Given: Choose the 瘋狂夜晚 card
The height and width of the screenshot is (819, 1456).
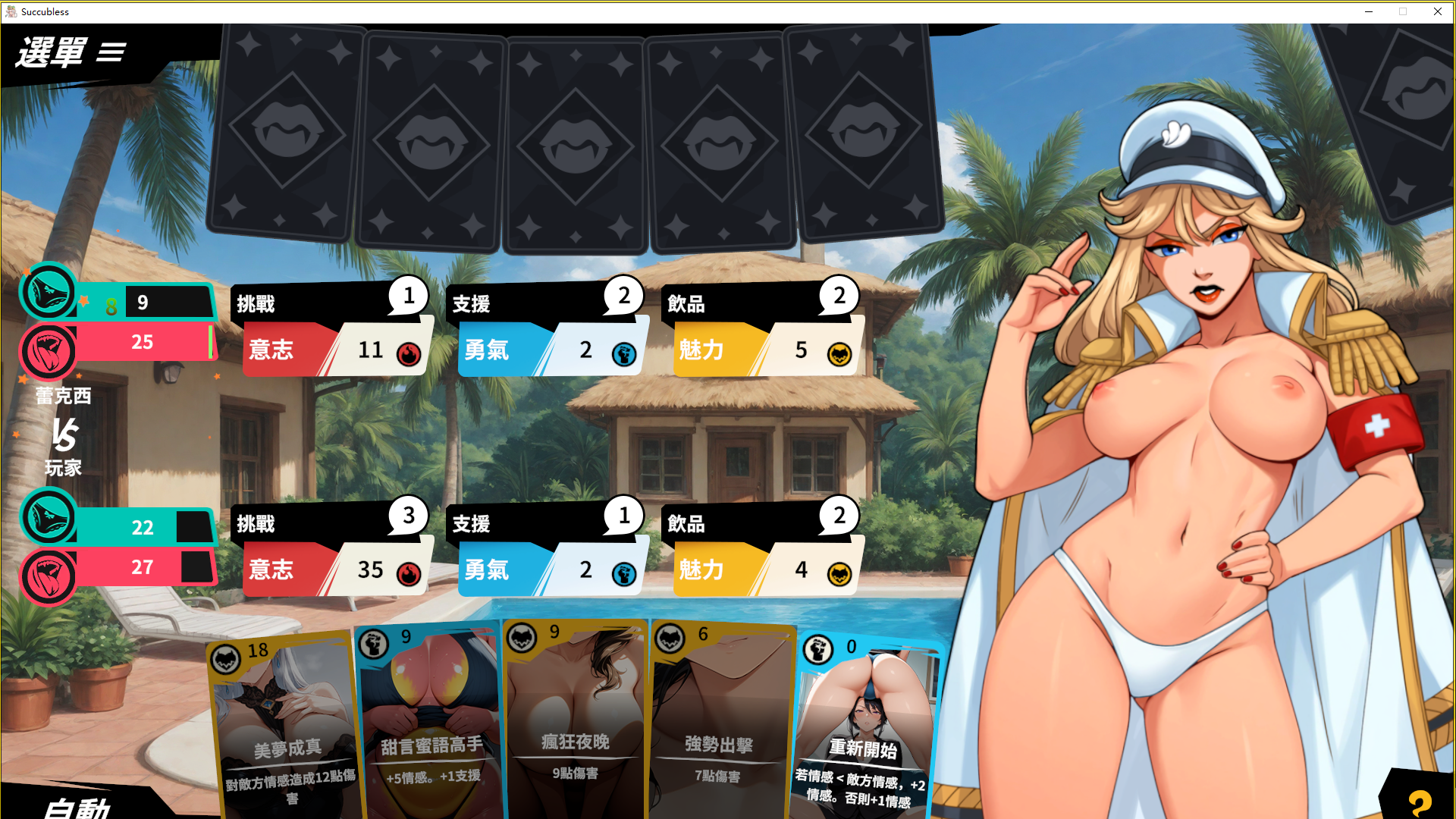Looking at the screenshot, I should coord(575,720).
